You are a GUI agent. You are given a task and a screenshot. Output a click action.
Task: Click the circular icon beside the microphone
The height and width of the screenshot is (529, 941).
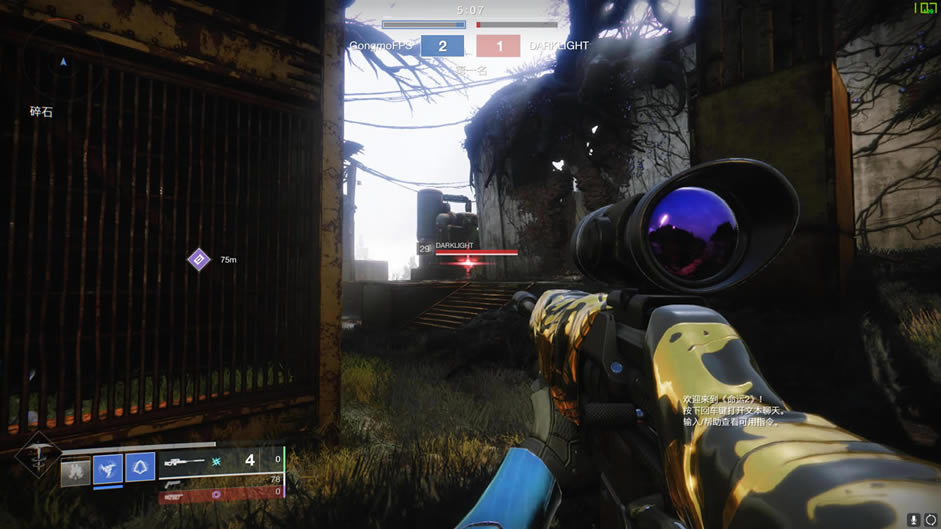(930, 519)
